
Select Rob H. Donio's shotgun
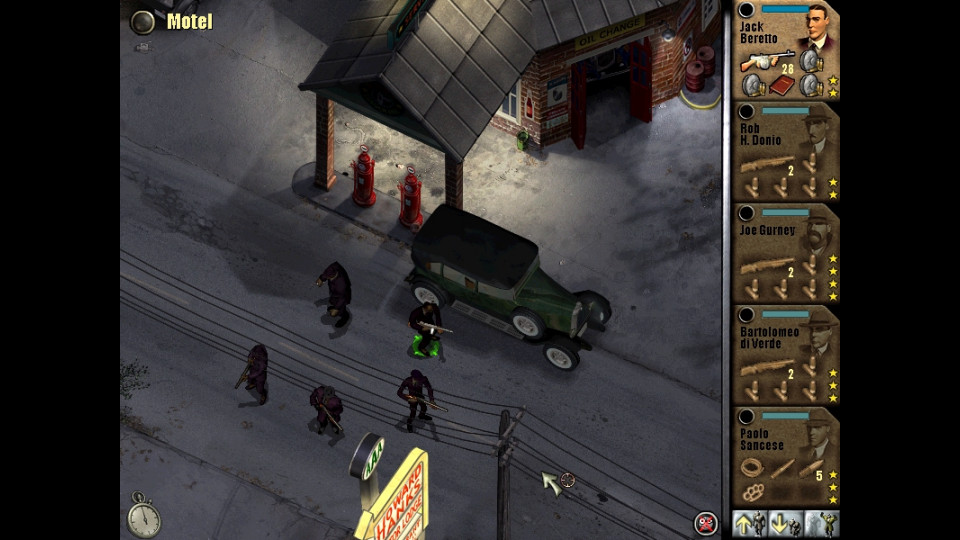[768, 162]
